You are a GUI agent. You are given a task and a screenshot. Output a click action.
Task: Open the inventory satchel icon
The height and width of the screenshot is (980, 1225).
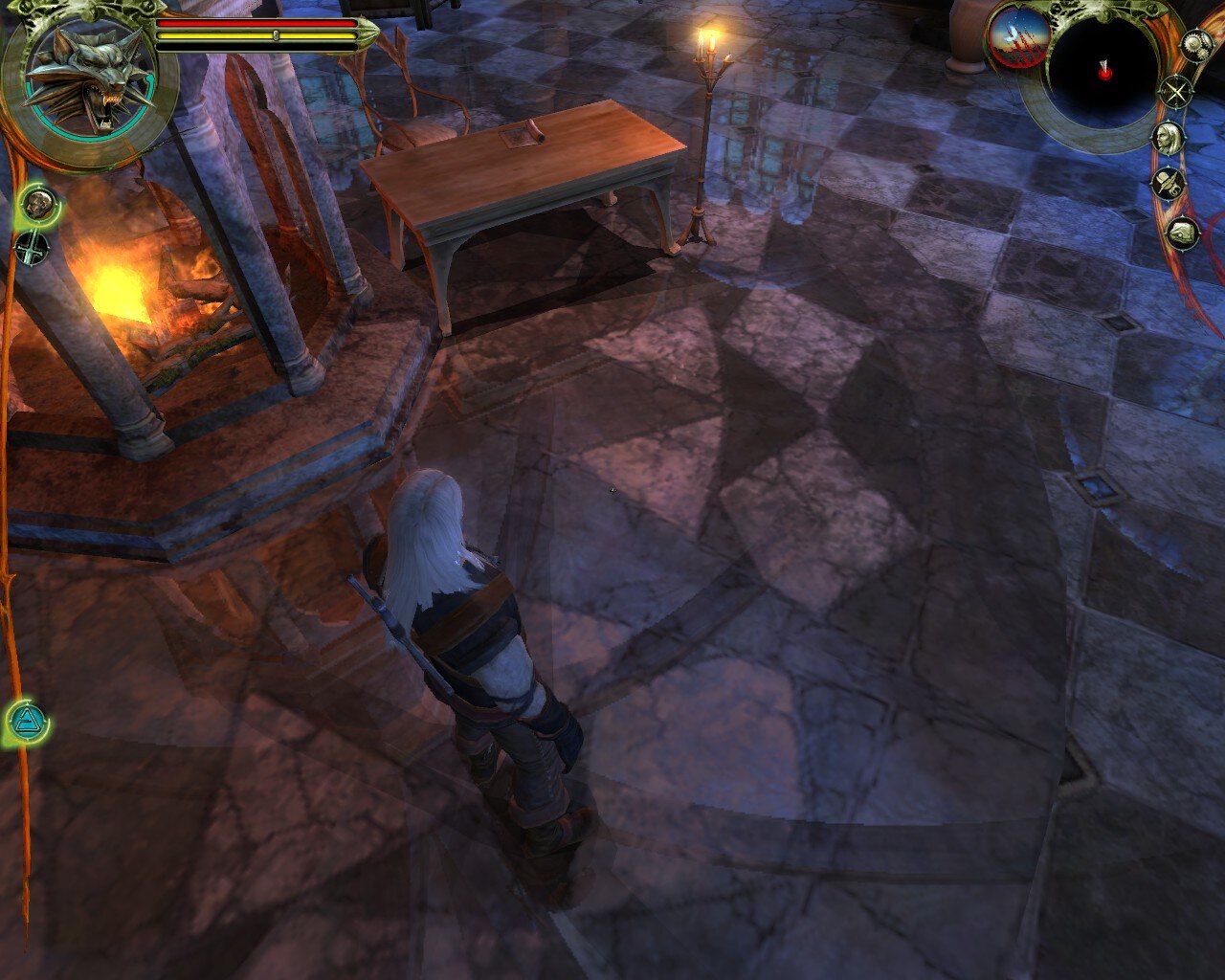coord(1182,231)
